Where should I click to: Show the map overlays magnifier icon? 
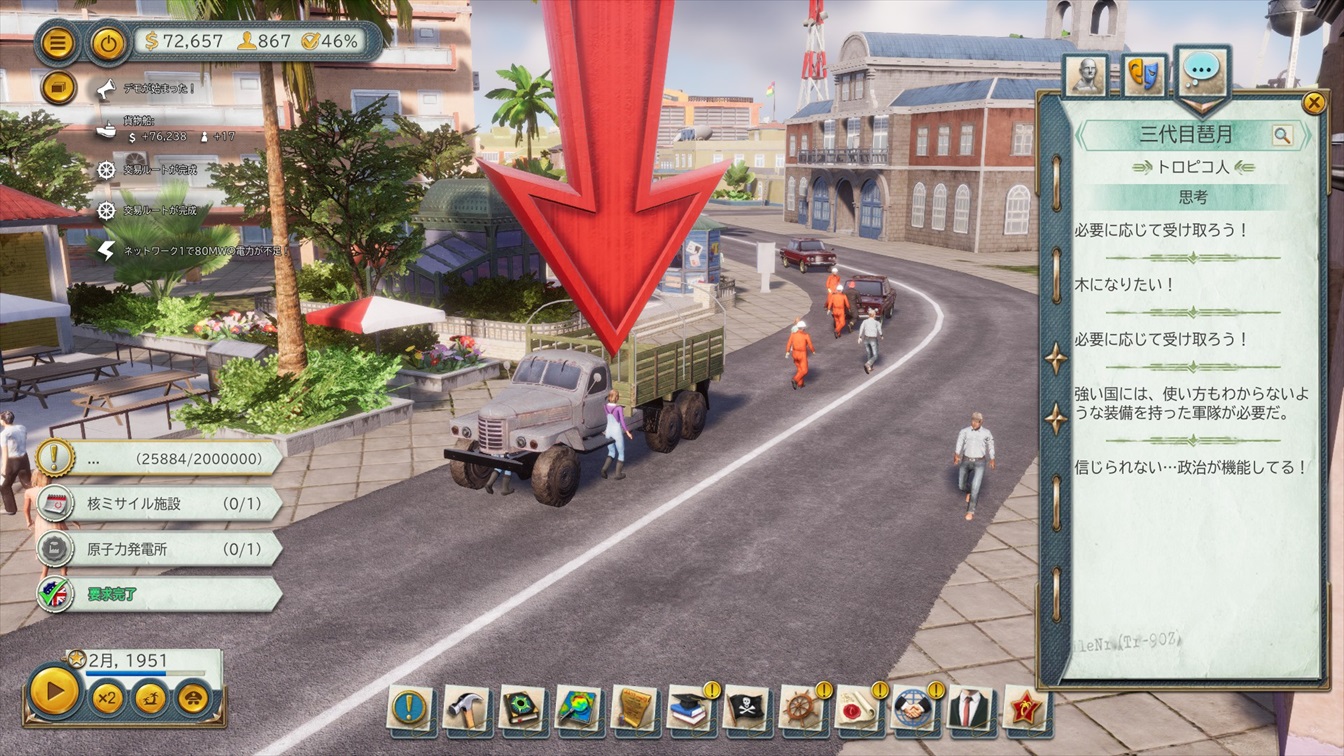click(x=578, y=708)
